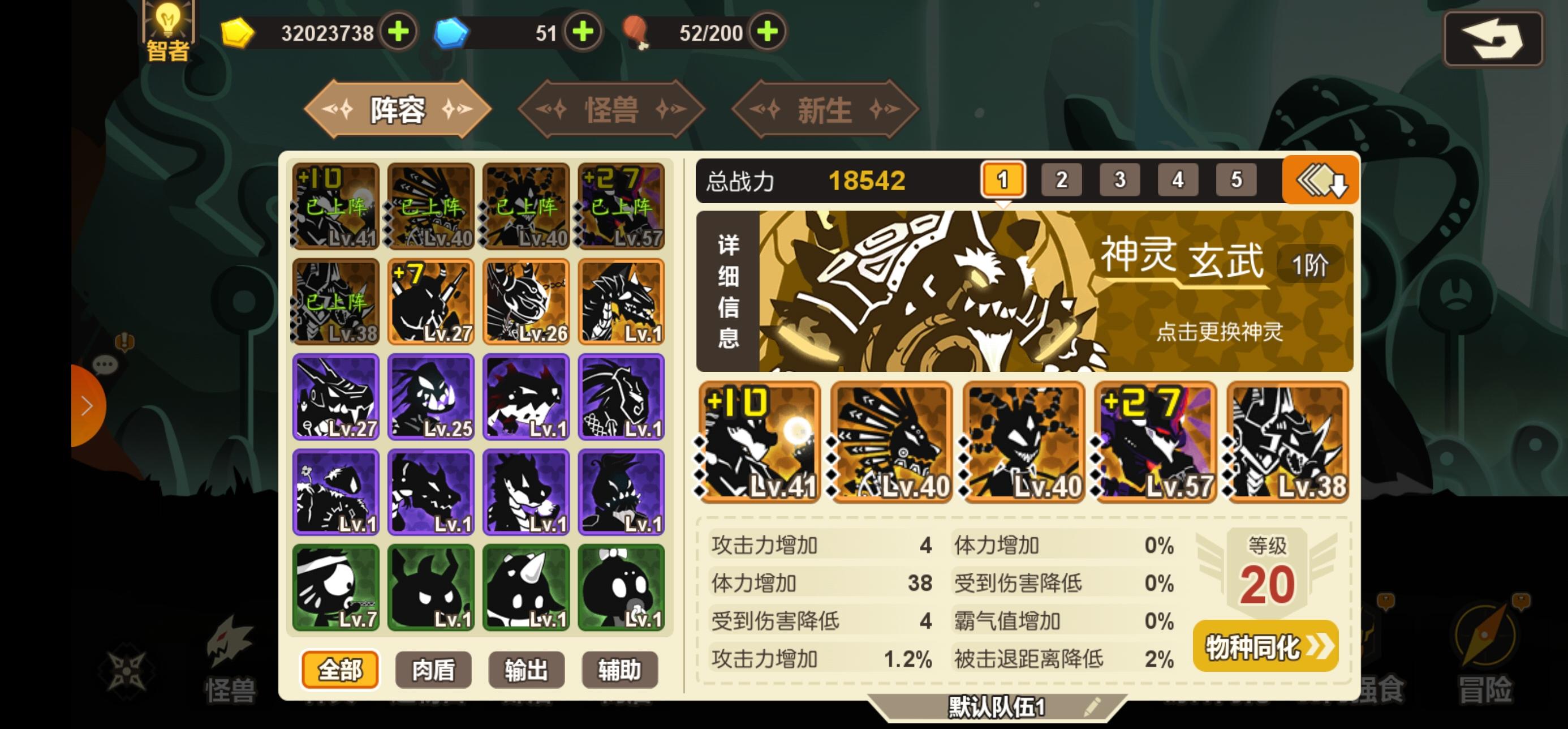1568x729 pixels.
Task: Add blue gems via the plus icon
Action: pos(583,33)
